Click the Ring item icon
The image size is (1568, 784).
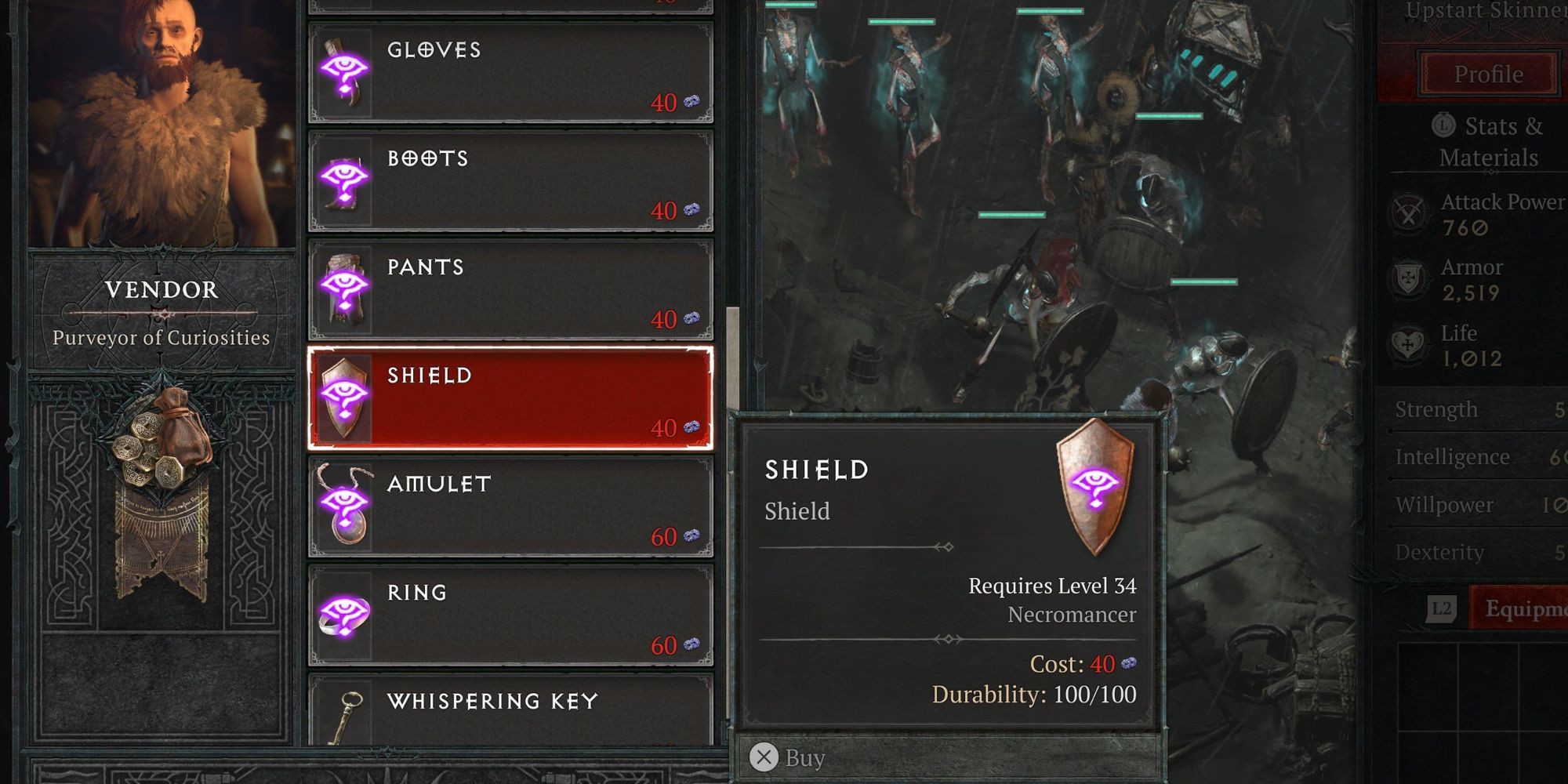(x=345, y=616)
